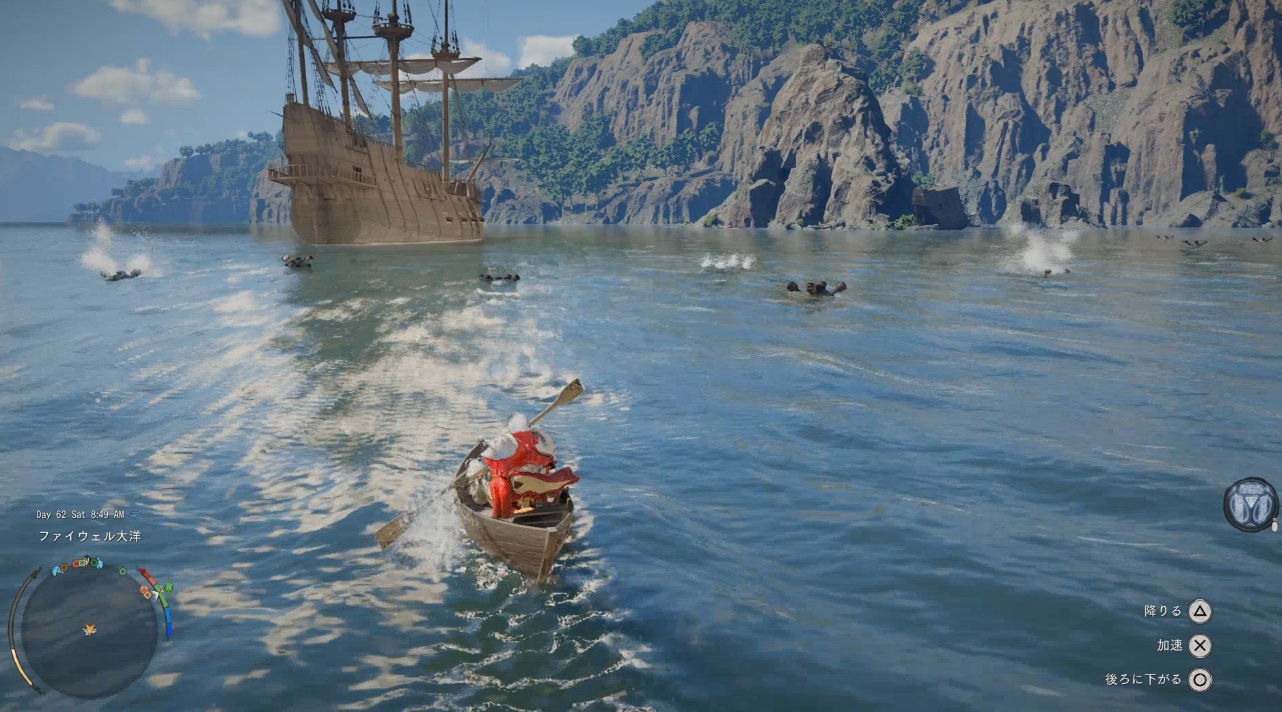Viewport: 1282px width, 712px height.
Task: Click the orange player arrow on minimap
Action: pos(90,629)
